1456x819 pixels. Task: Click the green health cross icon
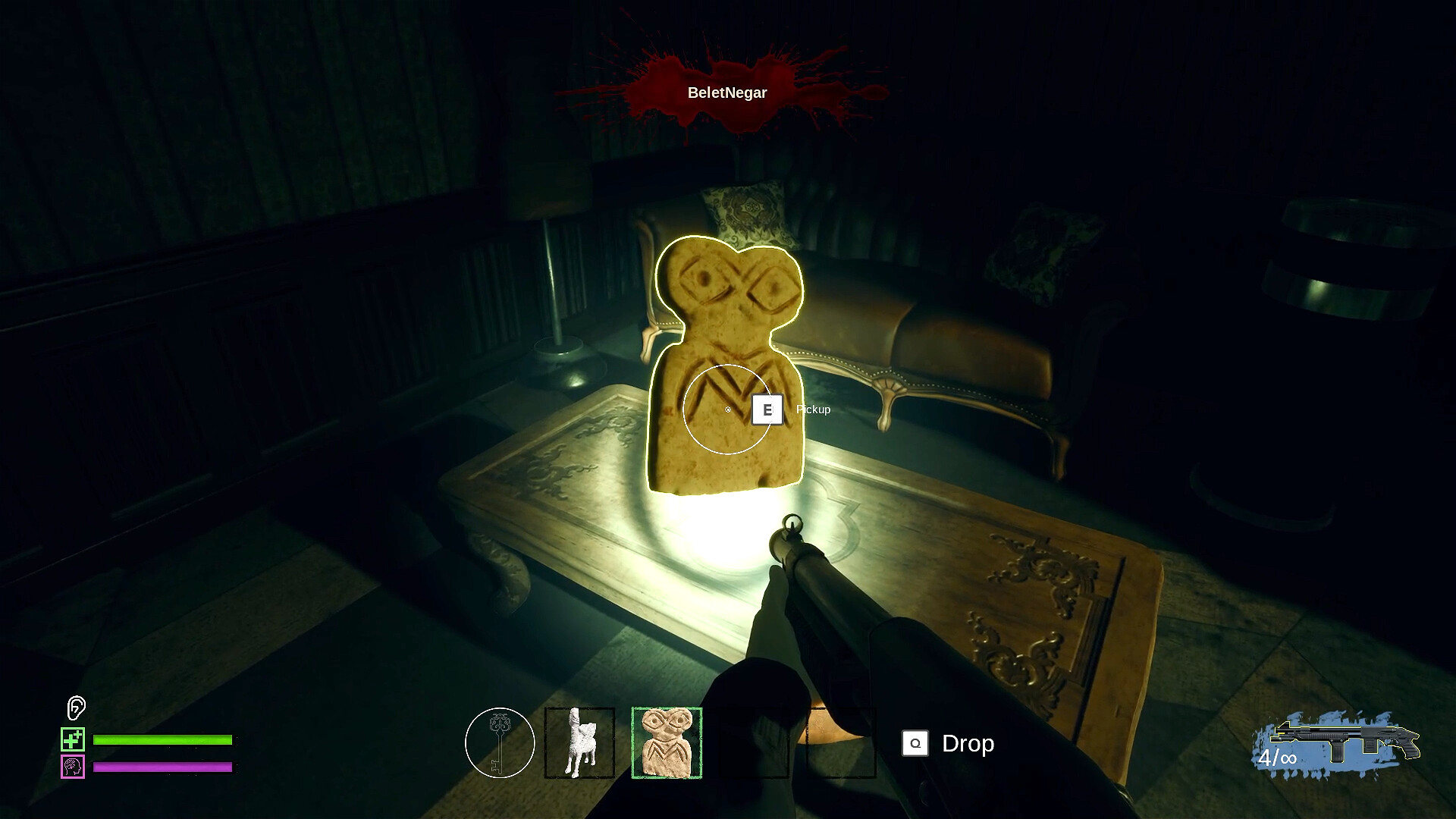click(x=72, y=740)
